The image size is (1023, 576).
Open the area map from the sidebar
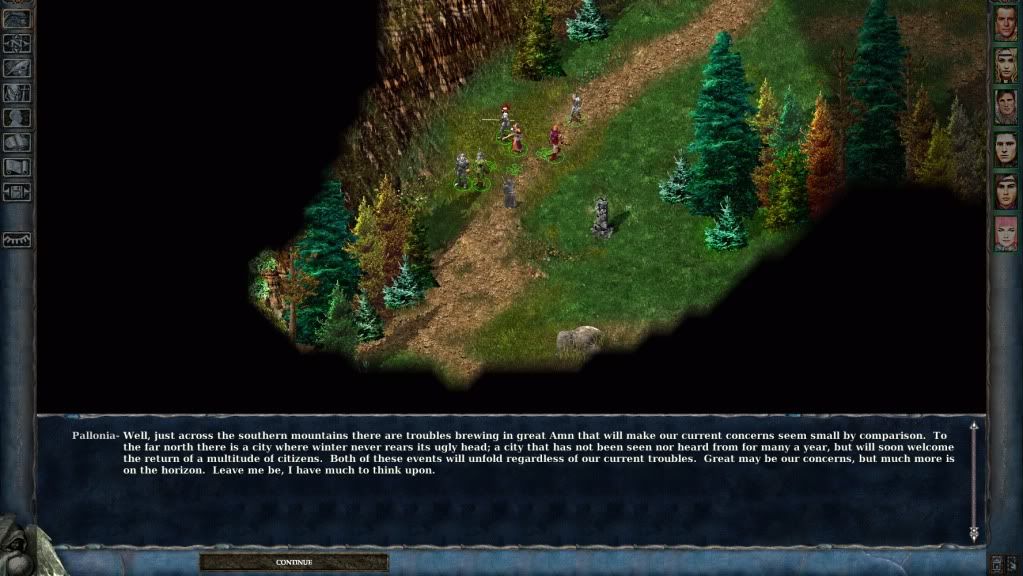point(17,44)
